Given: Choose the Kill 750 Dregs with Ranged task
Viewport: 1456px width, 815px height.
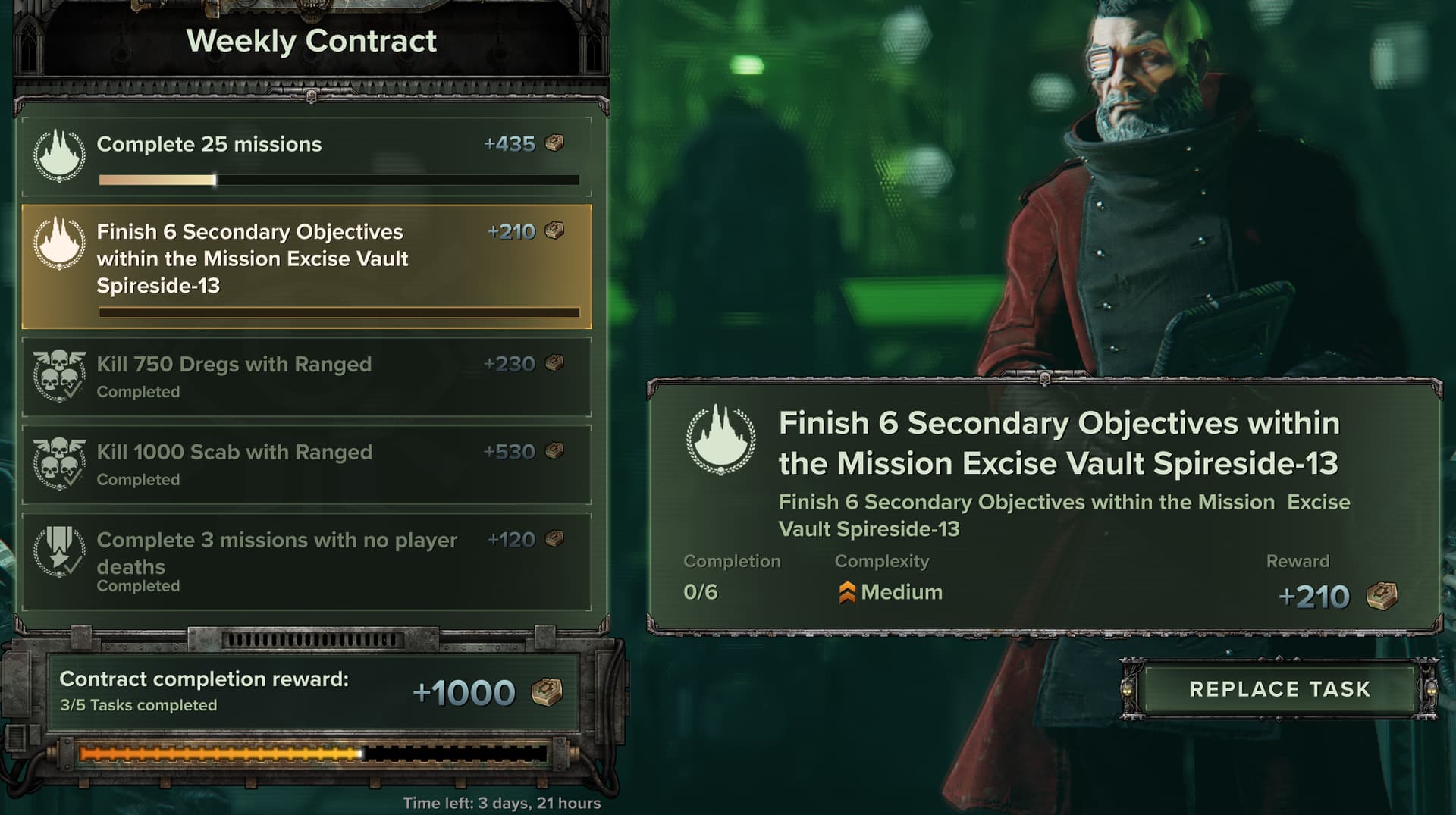Looking at the screenshot, I should [x=306, y=377].
